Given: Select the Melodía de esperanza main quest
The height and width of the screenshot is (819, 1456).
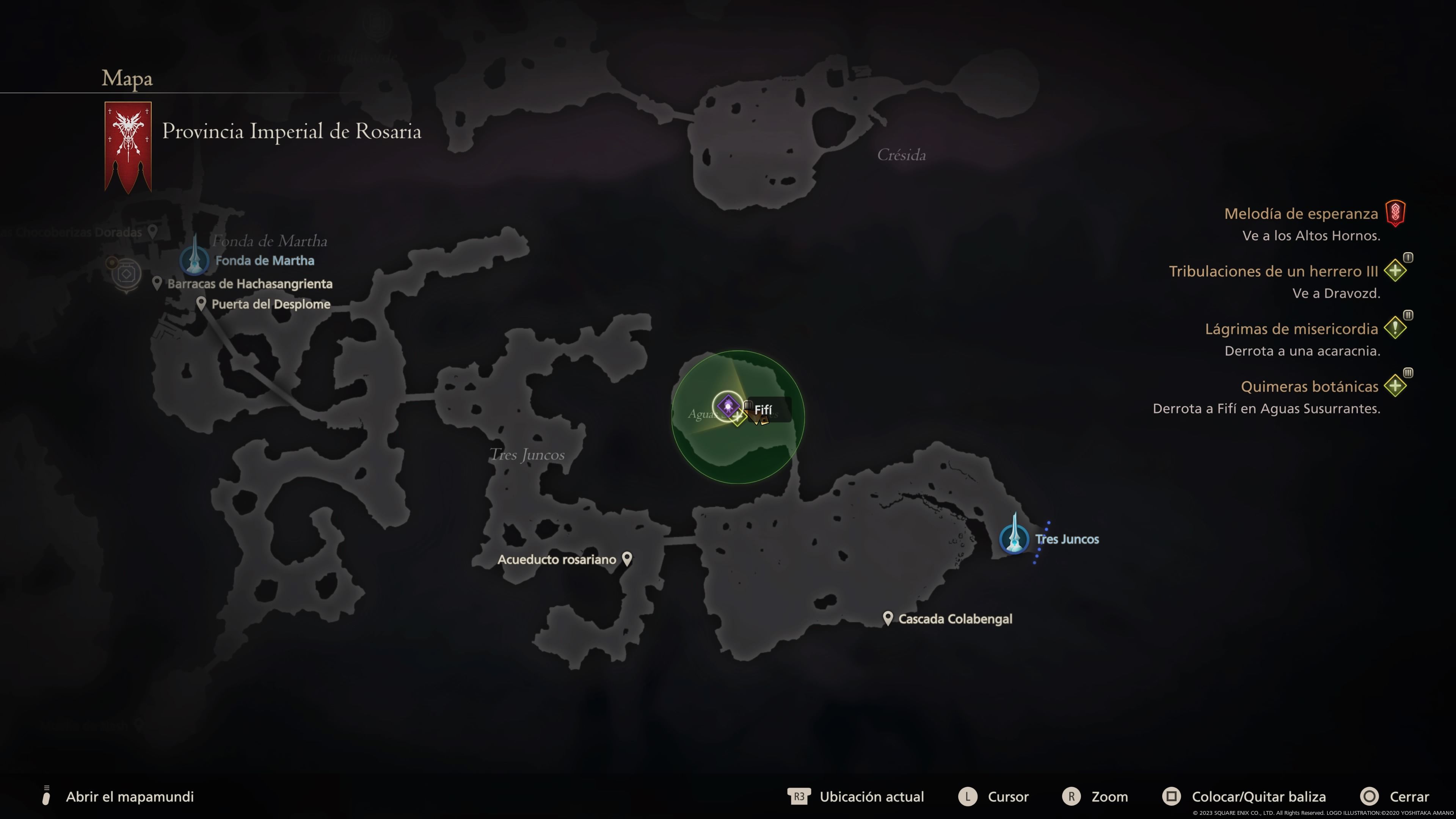Looking at the screenshot, I should [x=1301, y=213].
